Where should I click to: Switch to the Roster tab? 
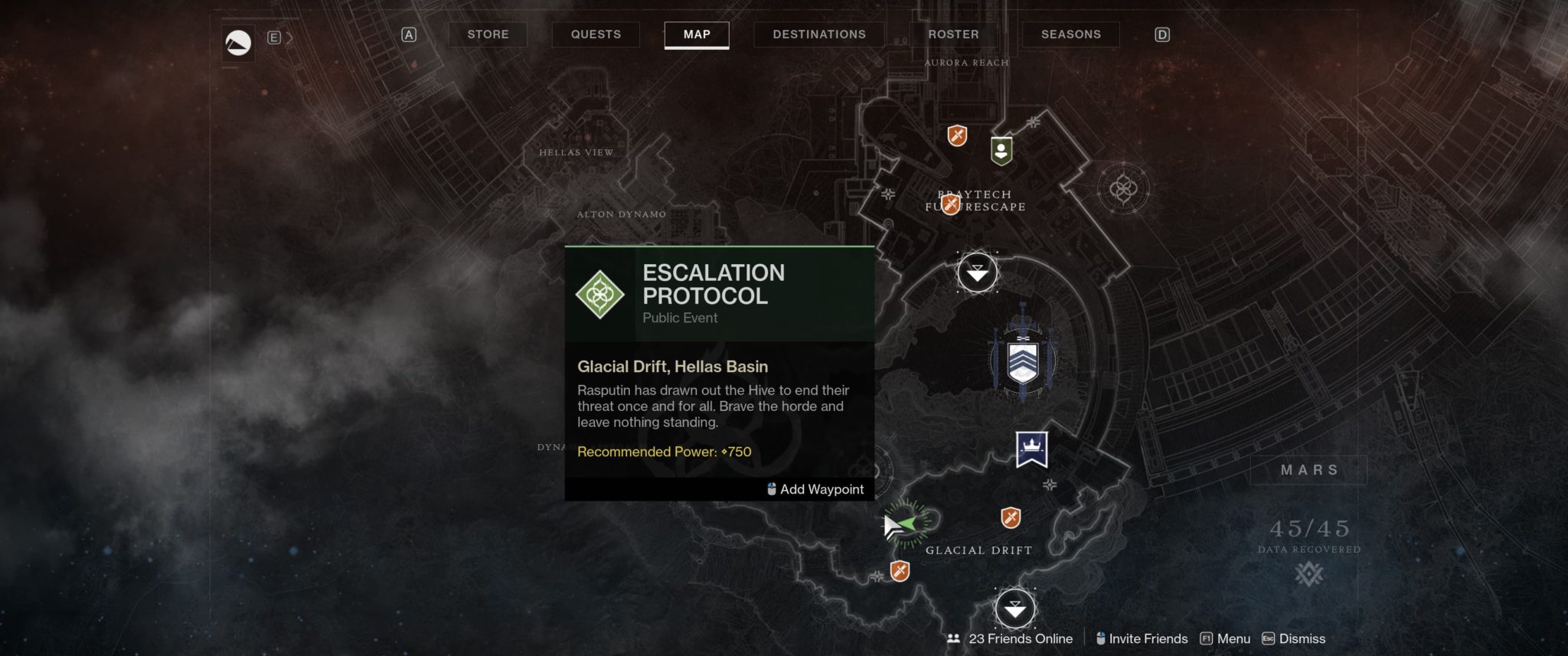[953, 34]
